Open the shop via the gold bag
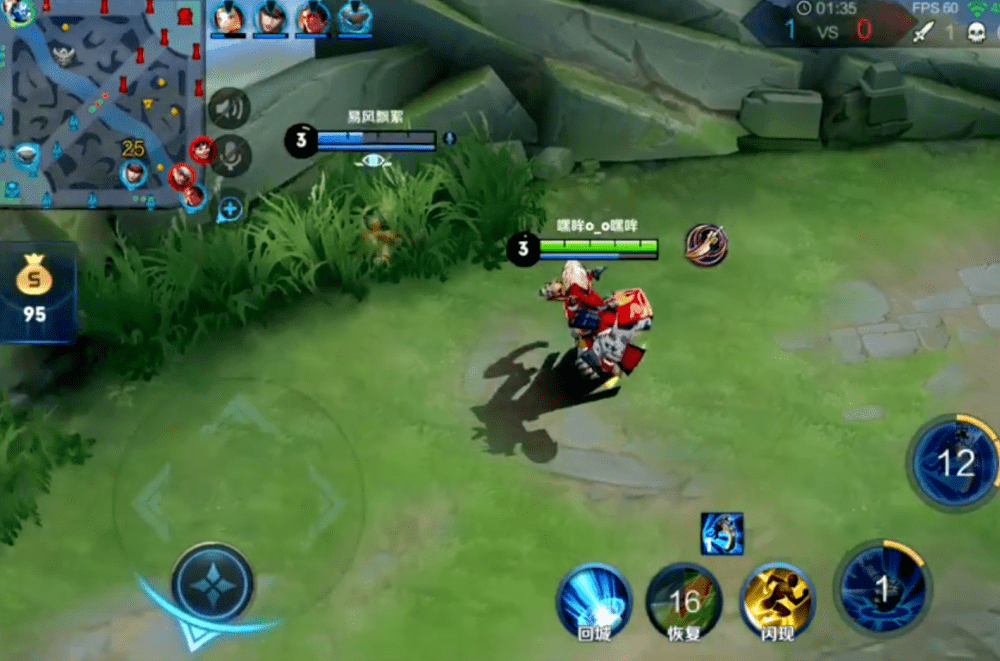The height and width of the screenshot is (661, 1000). [x=35, y=289]
